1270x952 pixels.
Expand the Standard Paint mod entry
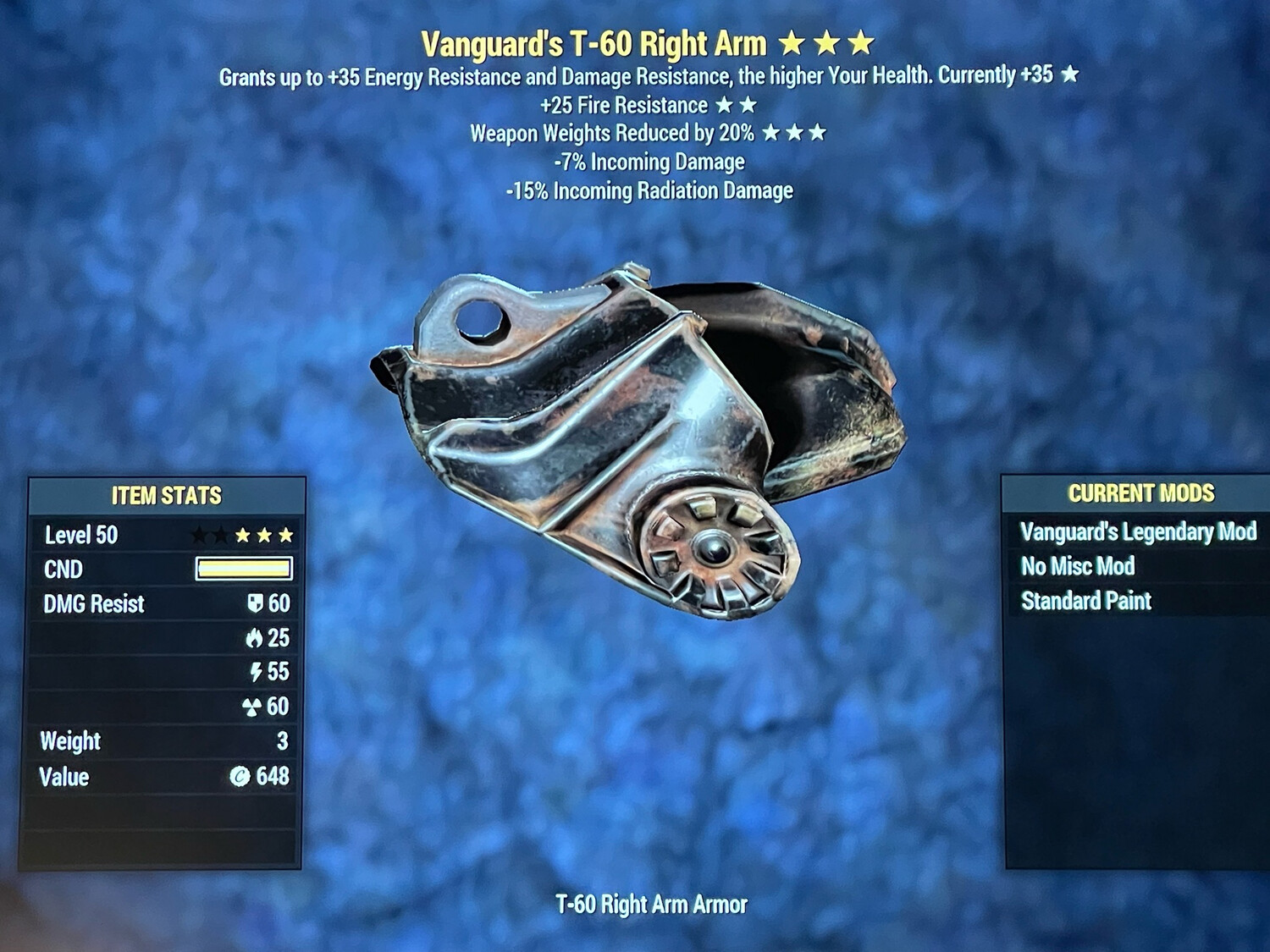click(x=1086, y=601)
